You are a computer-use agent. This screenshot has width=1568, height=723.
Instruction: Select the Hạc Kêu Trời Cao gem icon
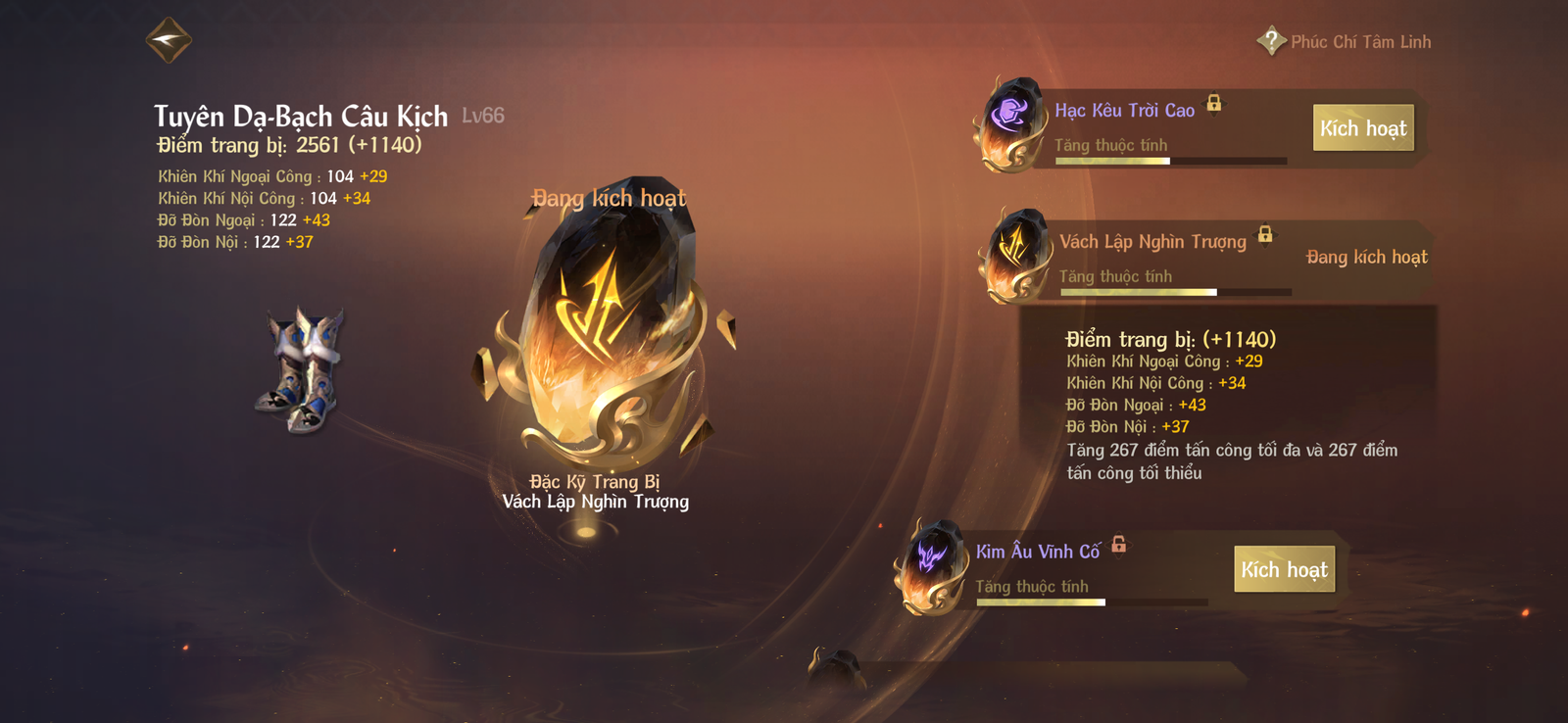click(x=1011, y=124)
